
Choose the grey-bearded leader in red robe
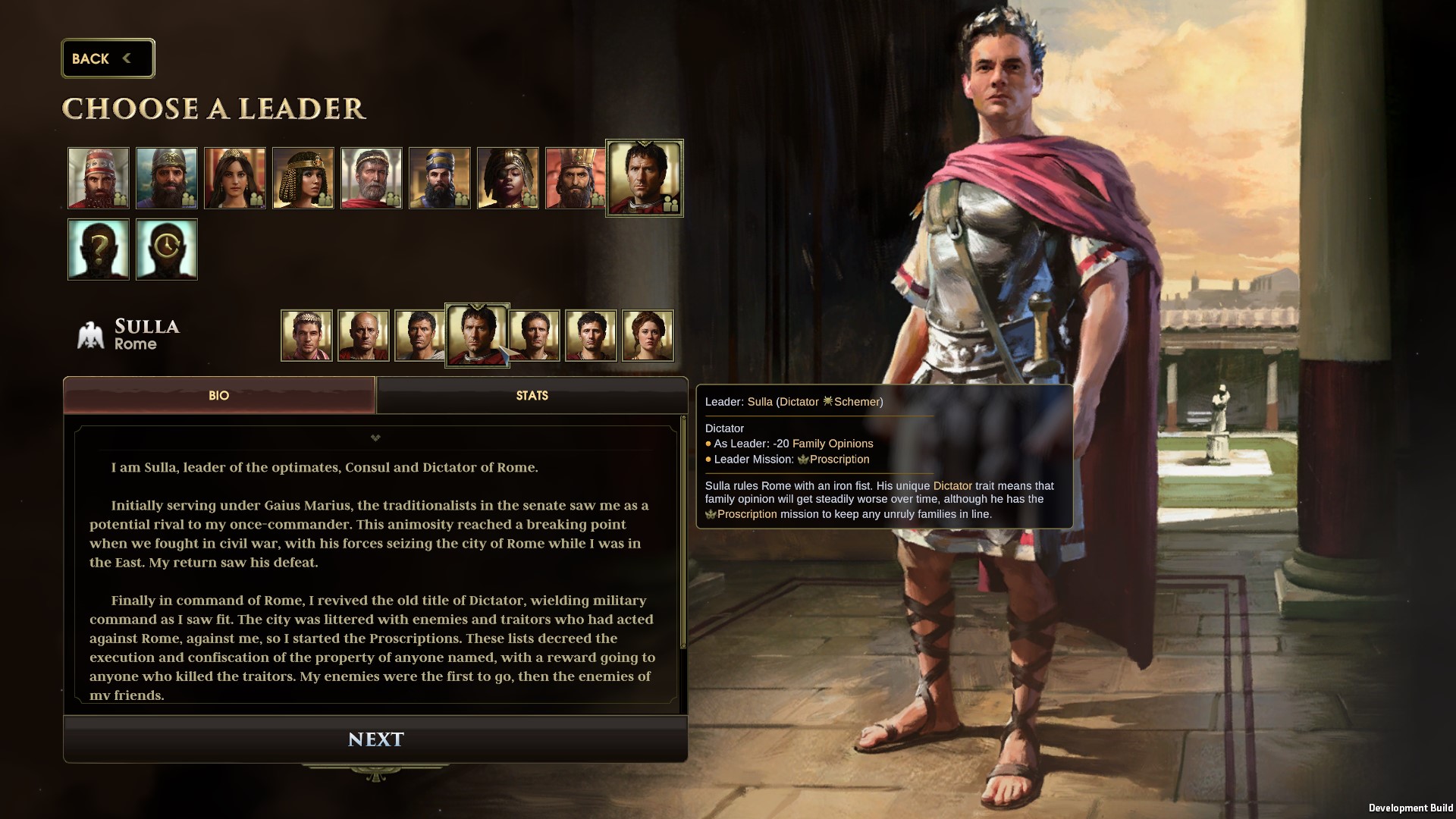coord(372,178)
